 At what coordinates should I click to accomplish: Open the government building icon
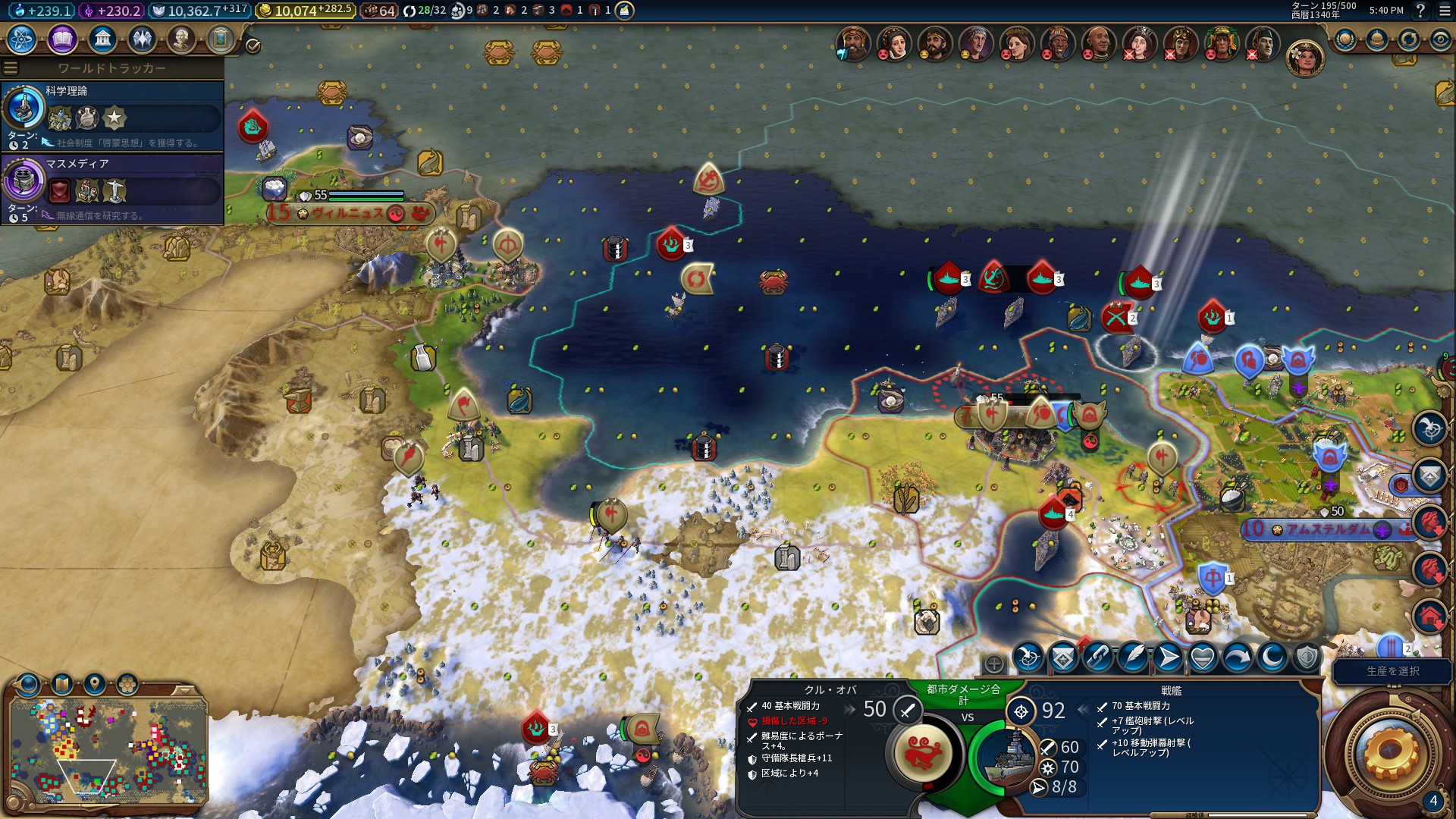click(102, 39)
